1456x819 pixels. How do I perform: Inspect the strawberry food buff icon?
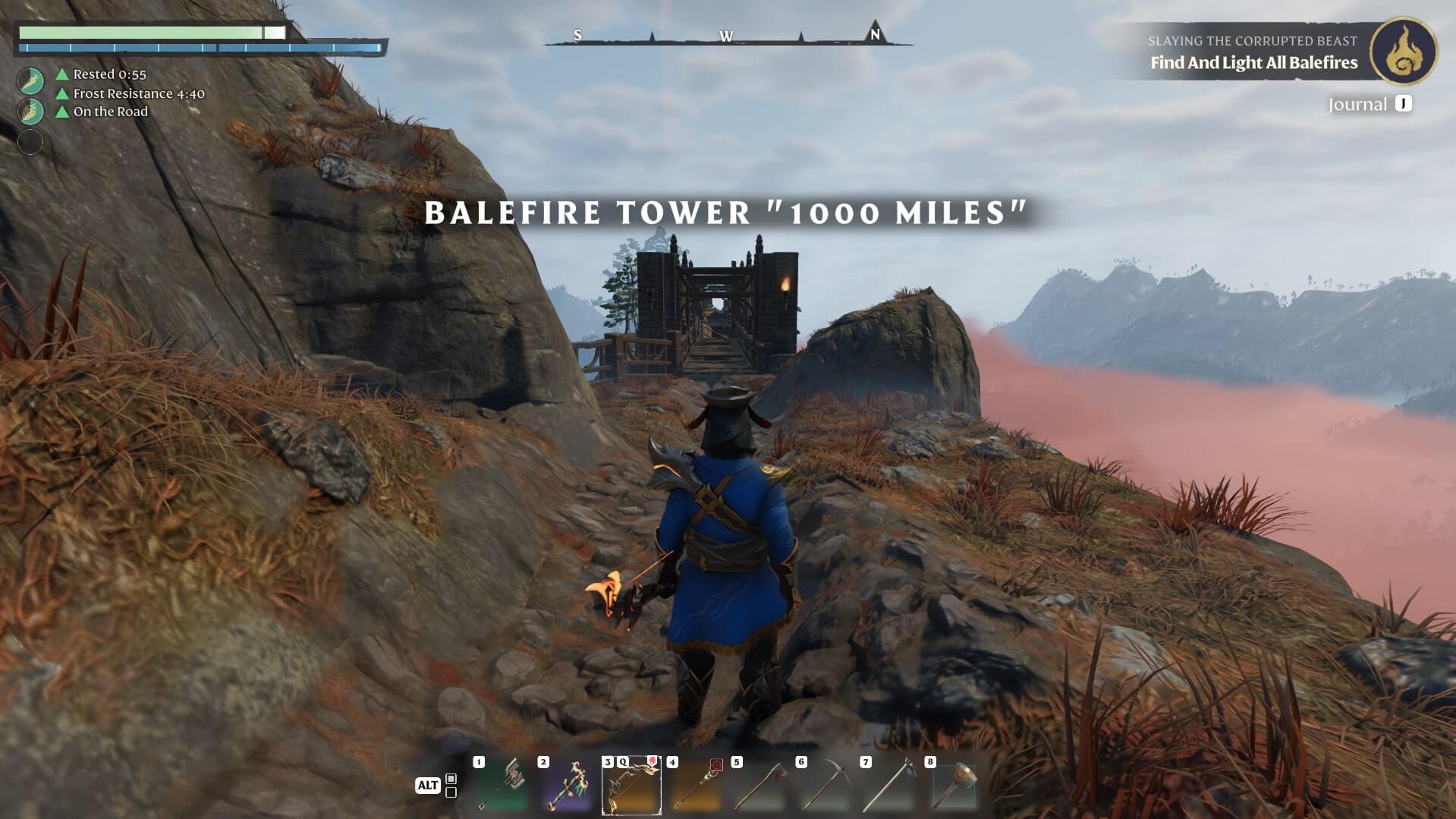[30, 111]
